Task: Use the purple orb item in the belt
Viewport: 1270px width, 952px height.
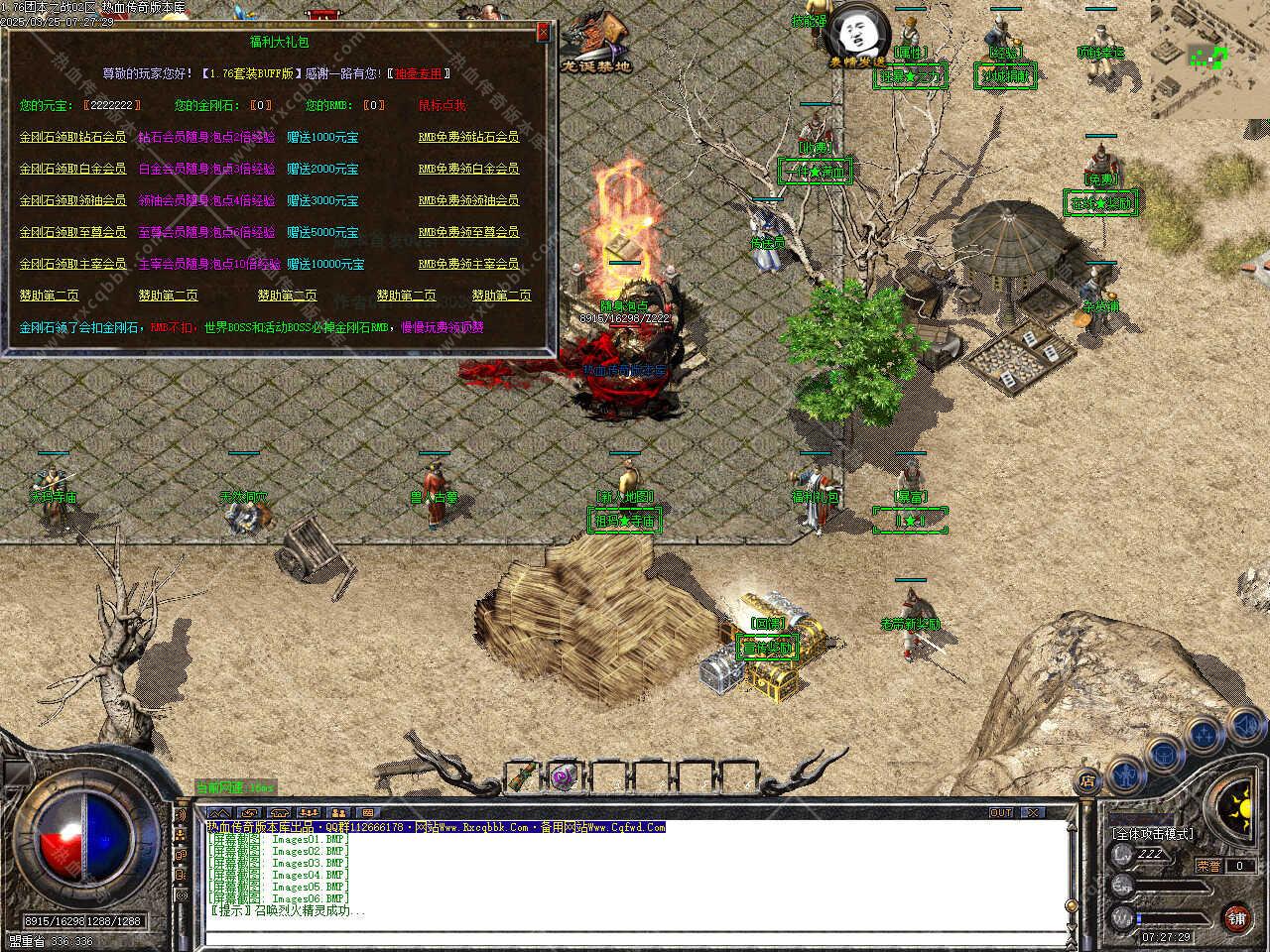Action: coord(565,775)
